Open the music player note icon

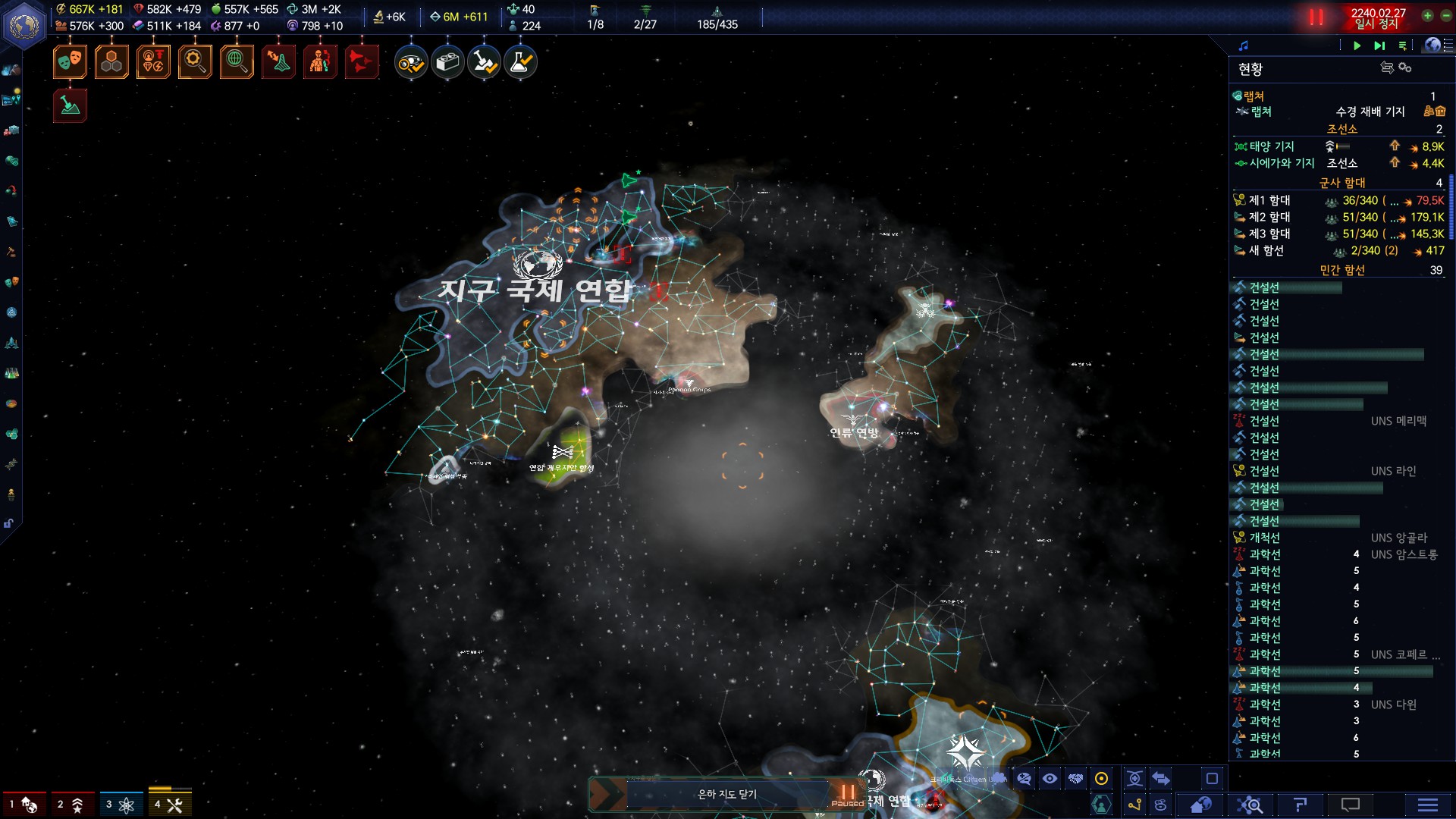coord(1243,45)
